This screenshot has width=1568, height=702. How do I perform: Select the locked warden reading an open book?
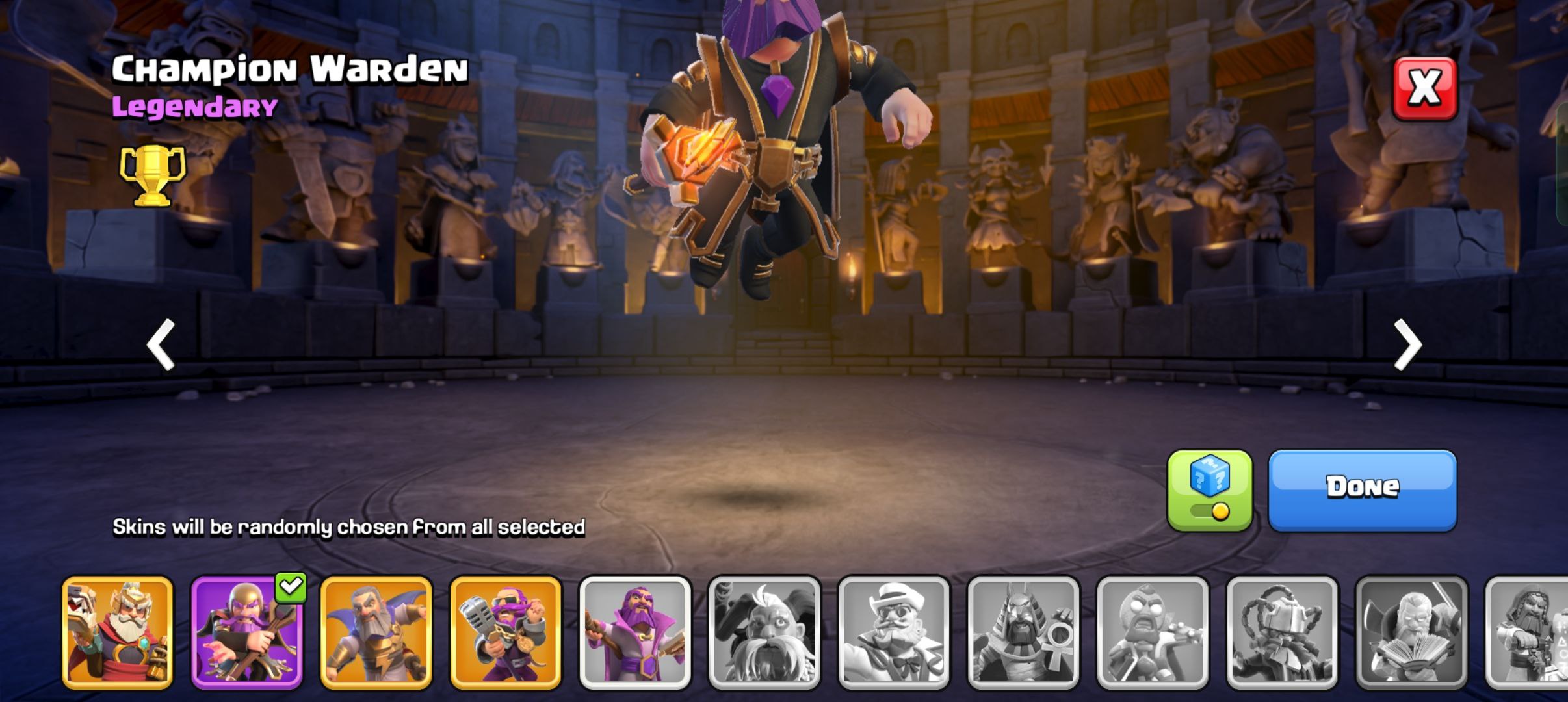[1411, 632]
